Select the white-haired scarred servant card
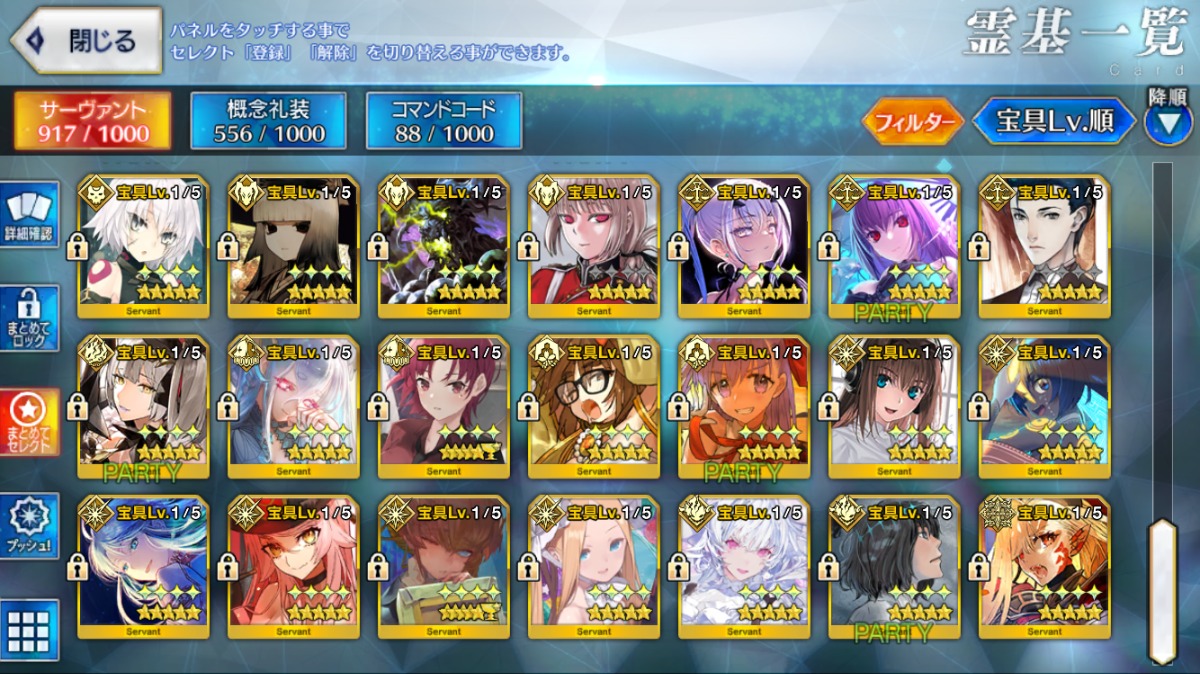 coord(144,245)
